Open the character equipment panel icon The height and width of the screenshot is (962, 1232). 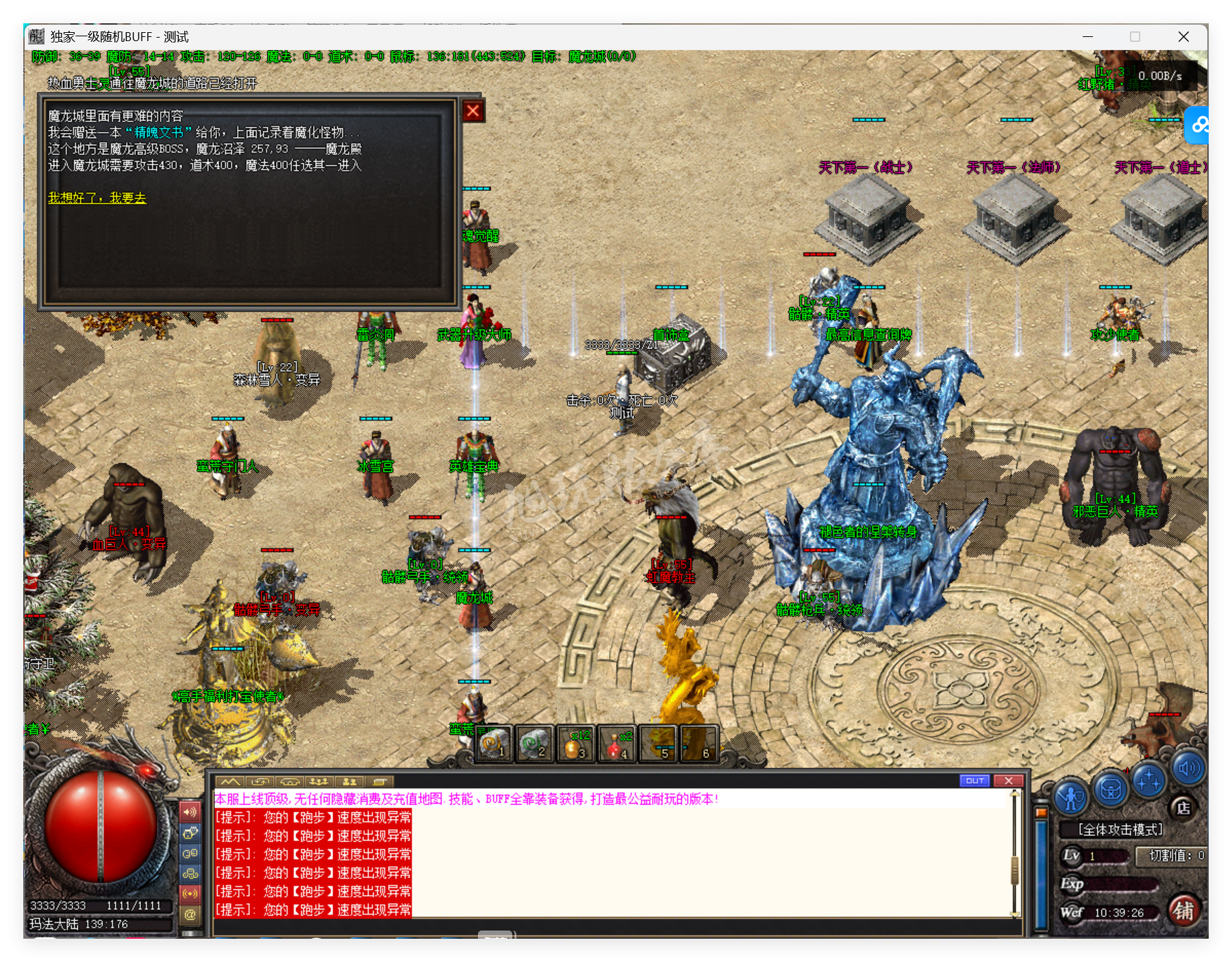[1070, 797]
